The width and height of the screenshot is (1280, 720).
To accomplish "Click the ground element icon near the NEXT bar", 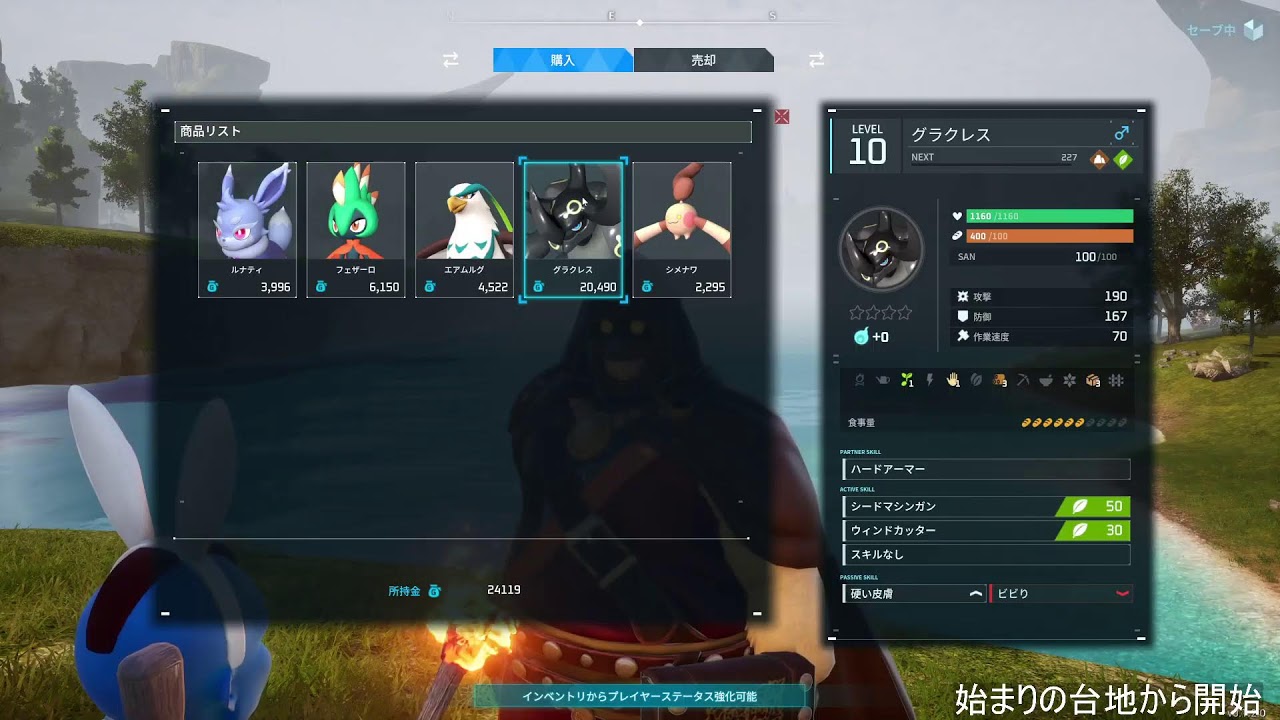I will click(1098, 159).
